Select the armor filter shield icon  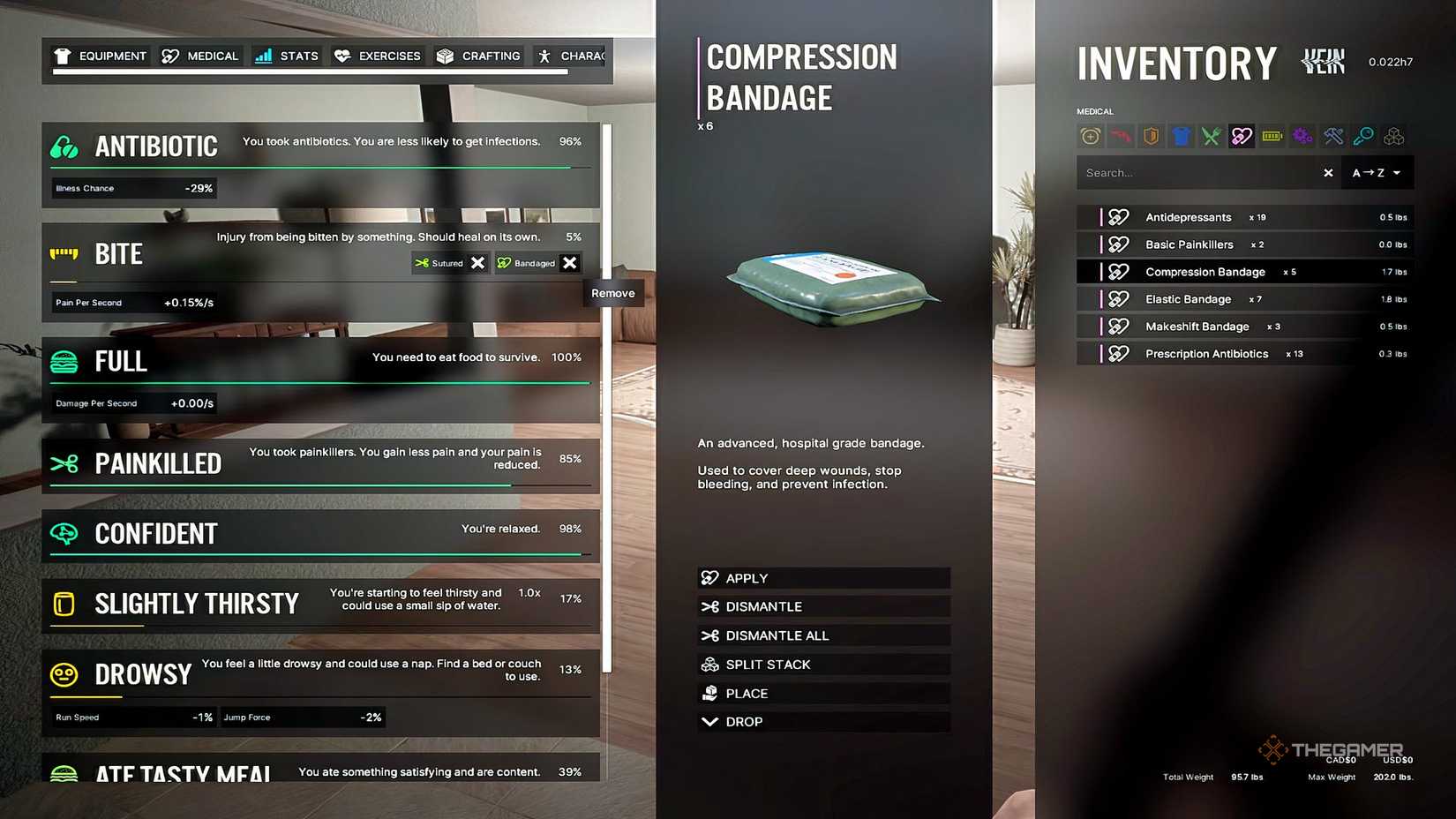[x=1151, y=136]
